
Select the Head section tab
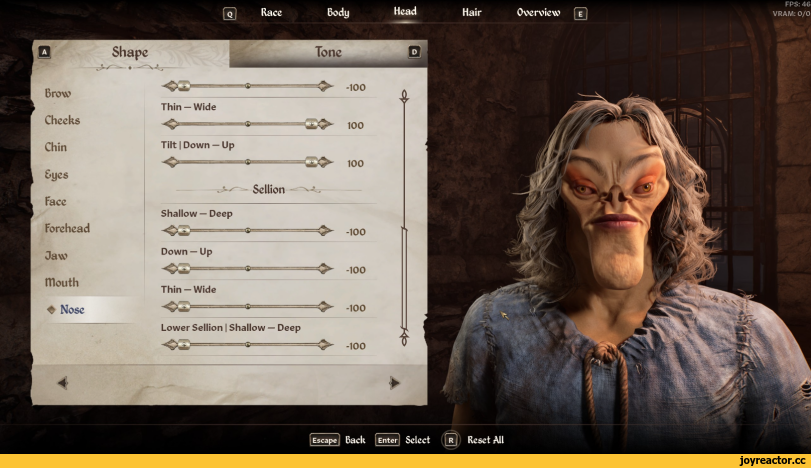point(405,12)
